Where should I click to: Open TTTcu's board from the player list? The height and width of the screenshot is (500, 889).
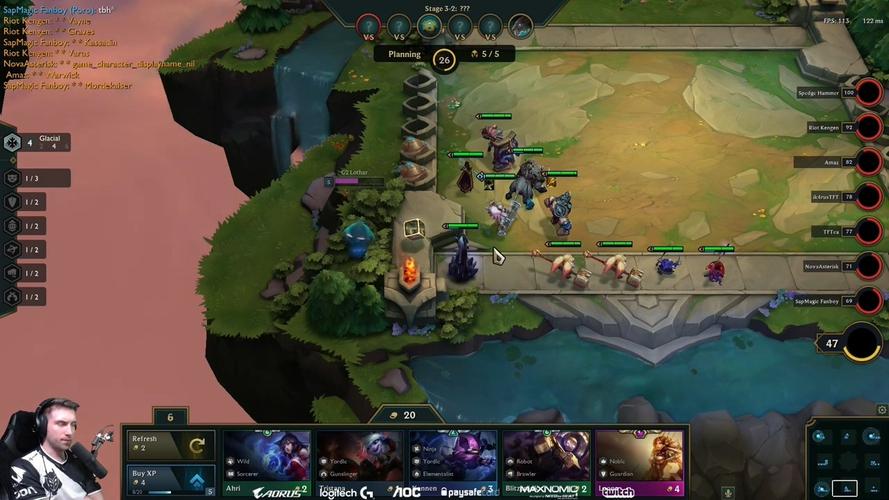click(x=870, y=231)
